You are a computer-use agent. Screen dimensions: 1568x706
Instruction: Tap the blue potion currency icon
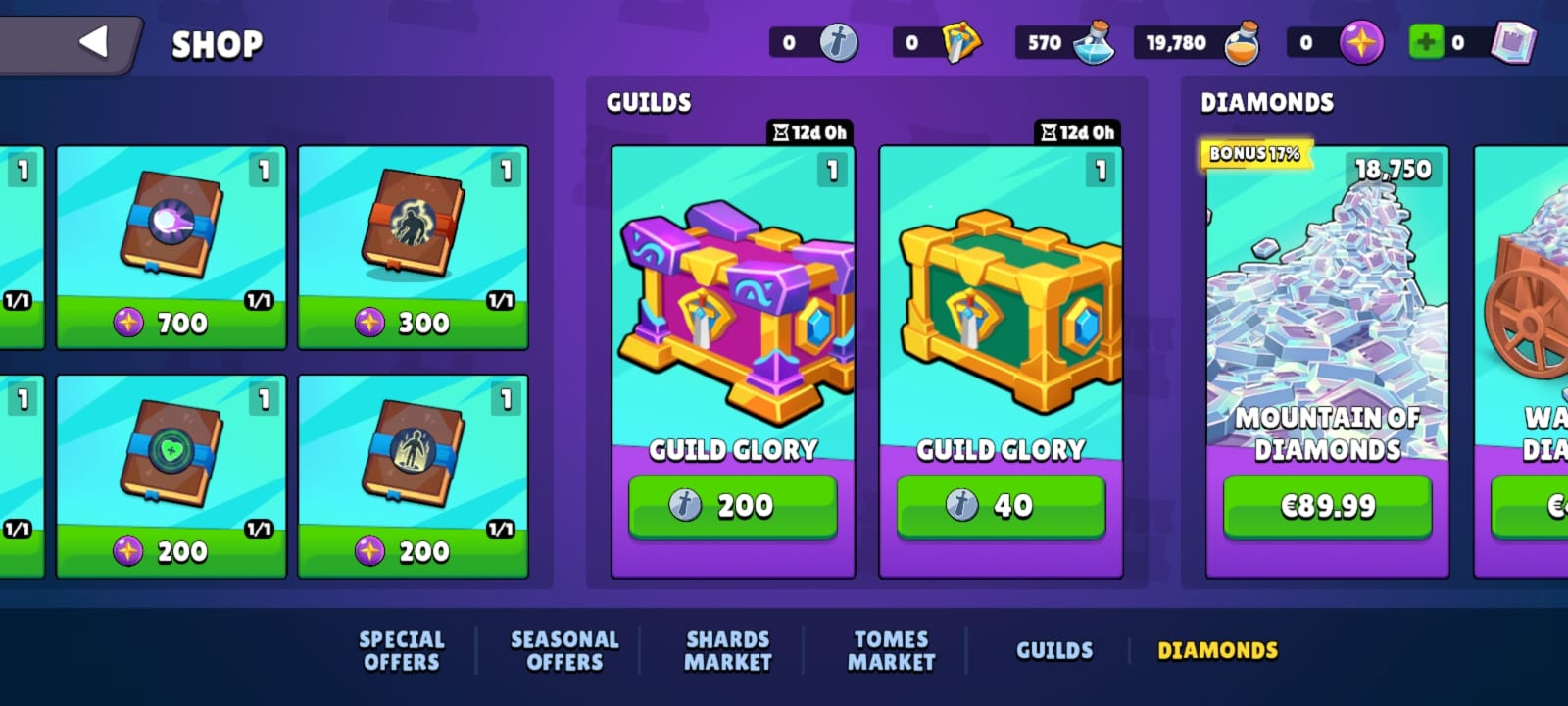[x=1094, y=43]
